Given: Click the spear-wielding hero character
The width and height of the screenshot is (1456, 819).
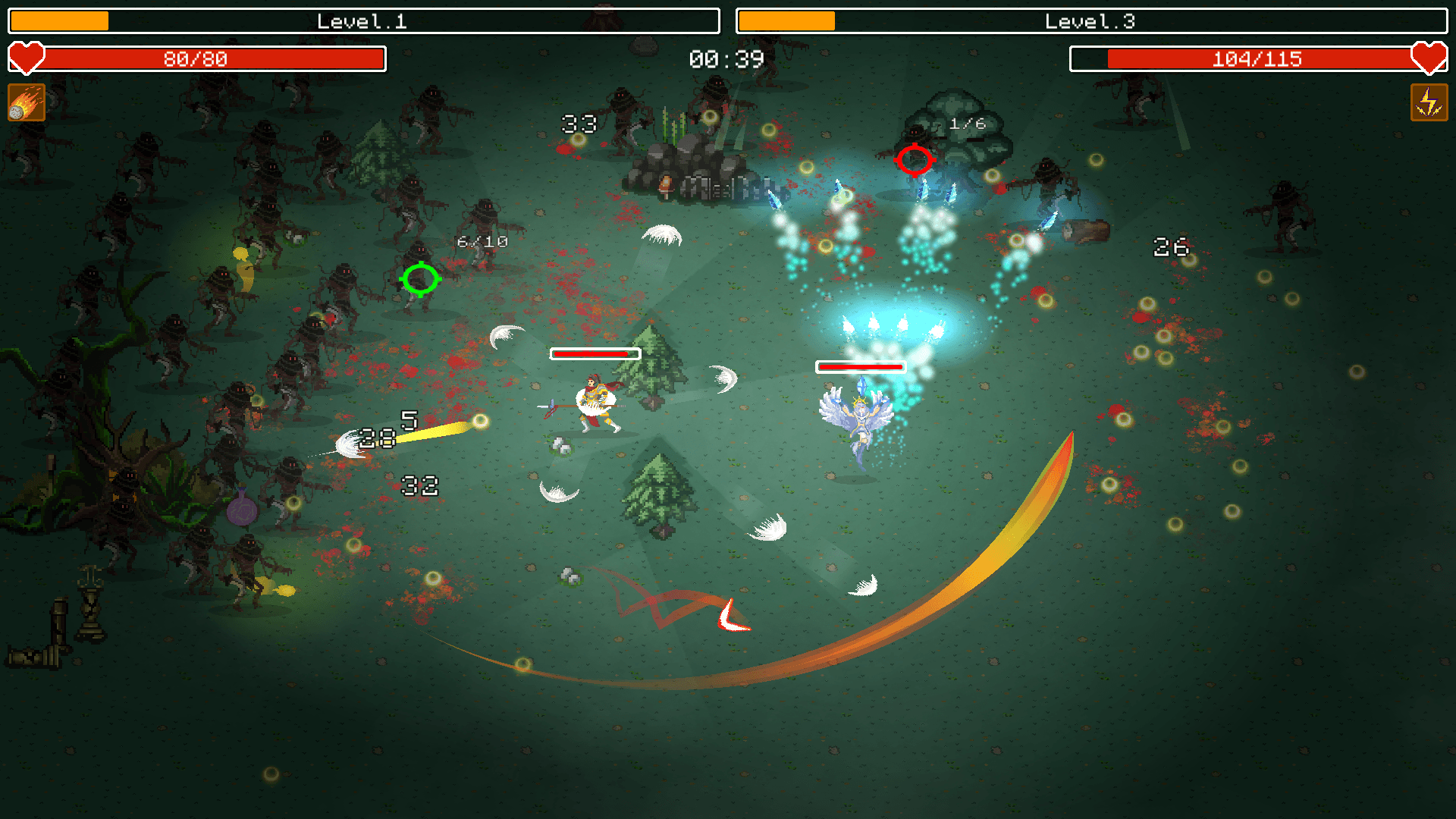Looking at the screenshot, I should (595, 402).
